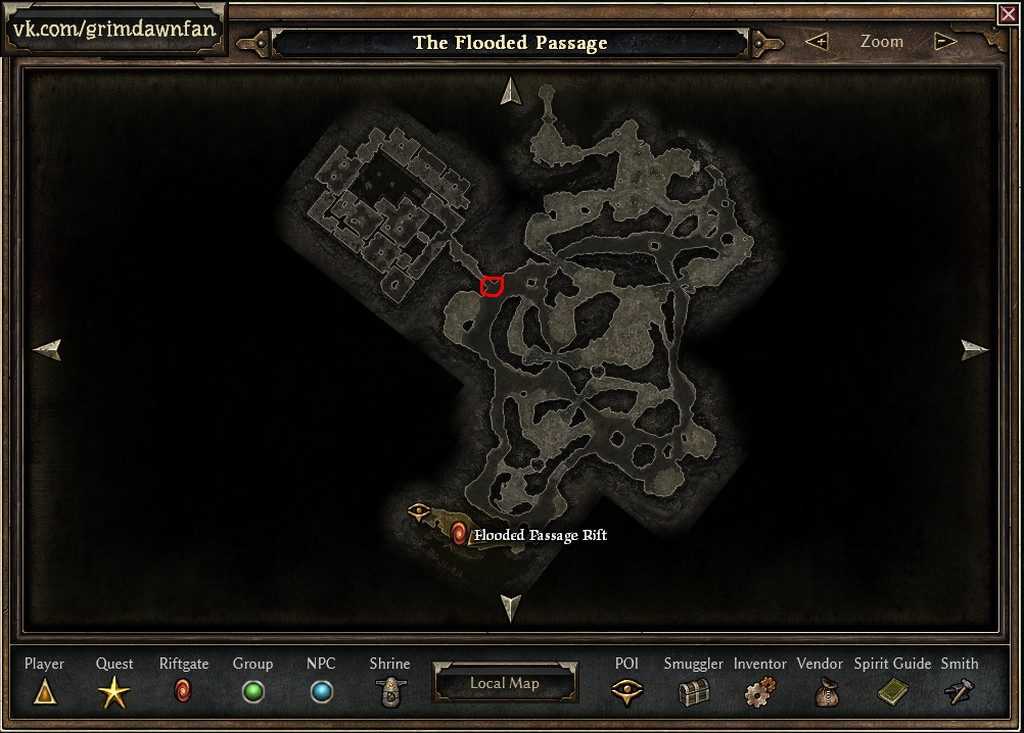Click the Shrine legend icon
This screenshot has height=733, width=1024.
click(389, 692)
